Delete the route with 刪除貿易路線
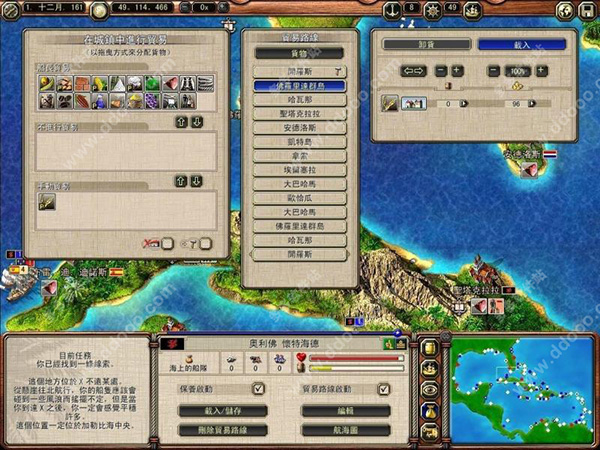 pyautogui.click(x=223, y=429)
